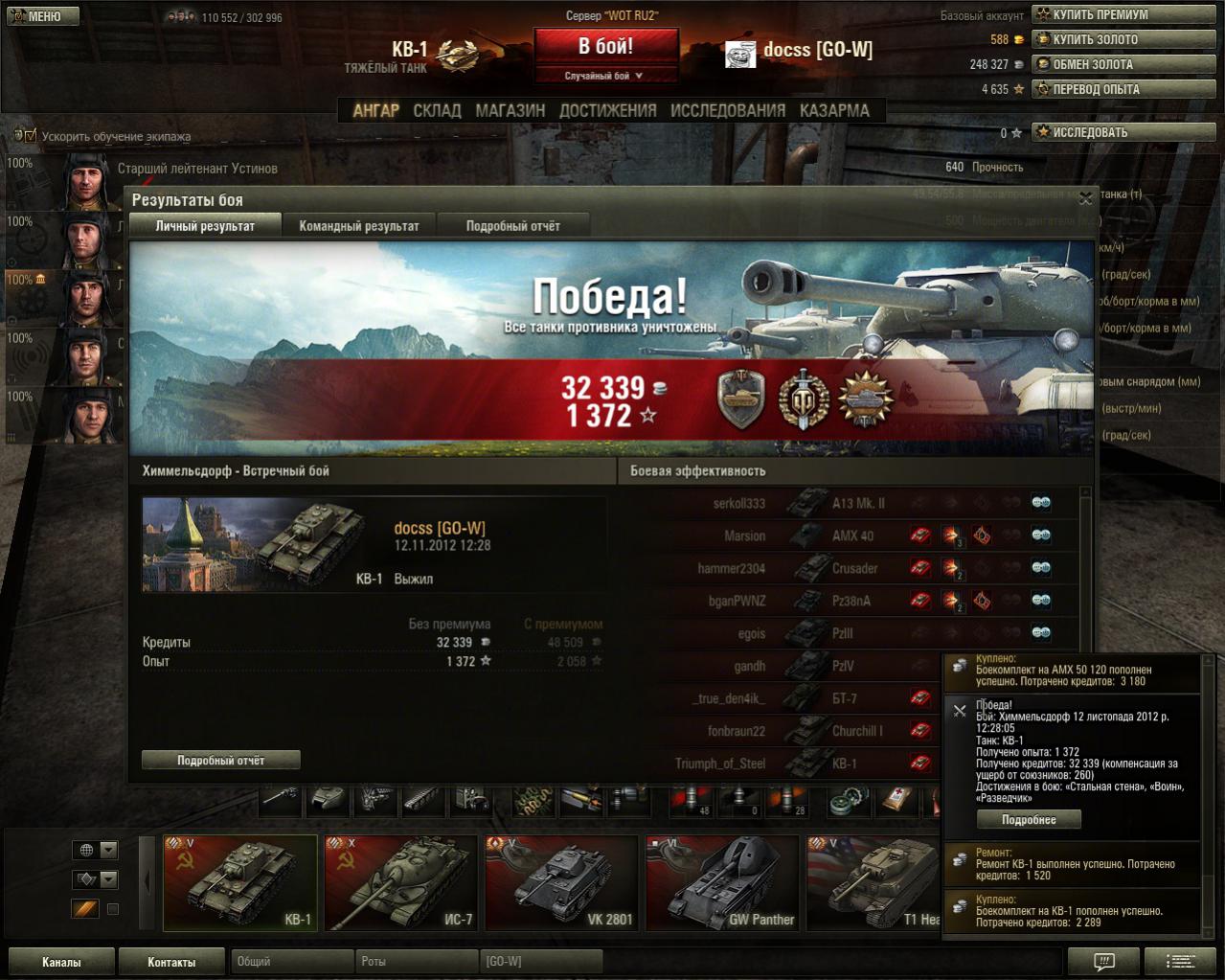Viewport: 1225px width, 980px height.
Task: Close the Результаты боя window
Action: coord(1085,198)
